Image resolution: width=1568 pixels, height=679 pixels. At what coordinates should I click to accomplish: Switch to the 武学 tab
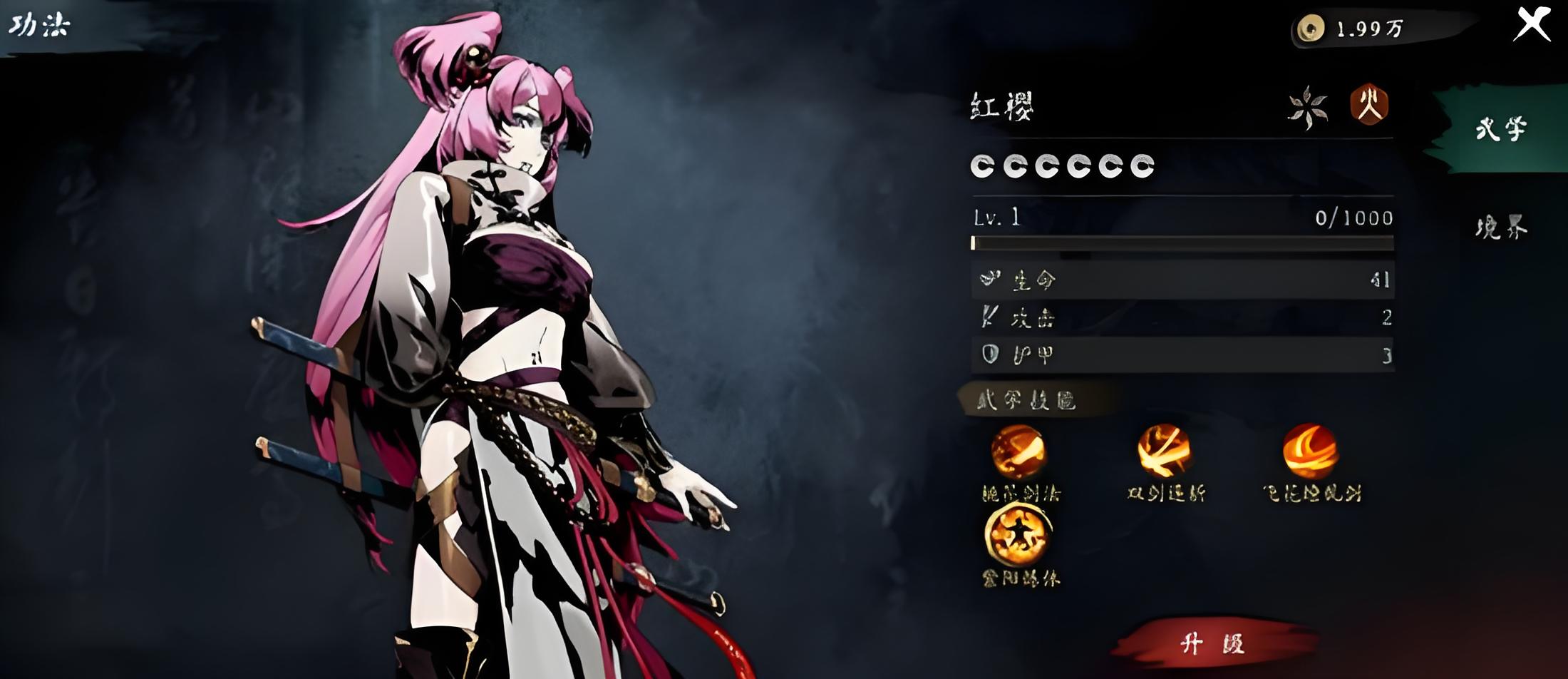[1500, 129]
